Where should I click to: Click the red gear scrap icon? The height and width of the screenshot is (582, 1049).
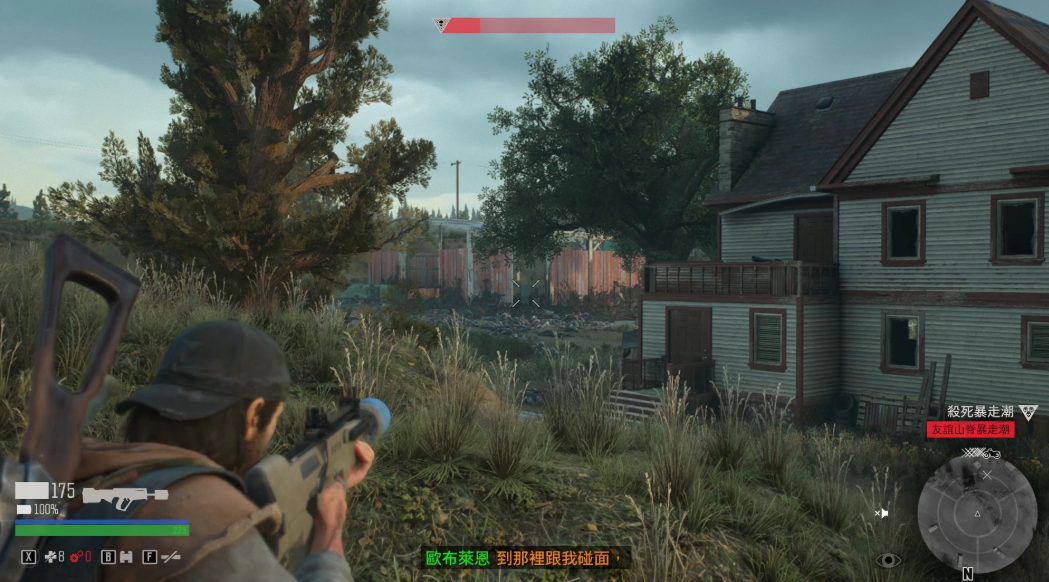click(75, 557)
